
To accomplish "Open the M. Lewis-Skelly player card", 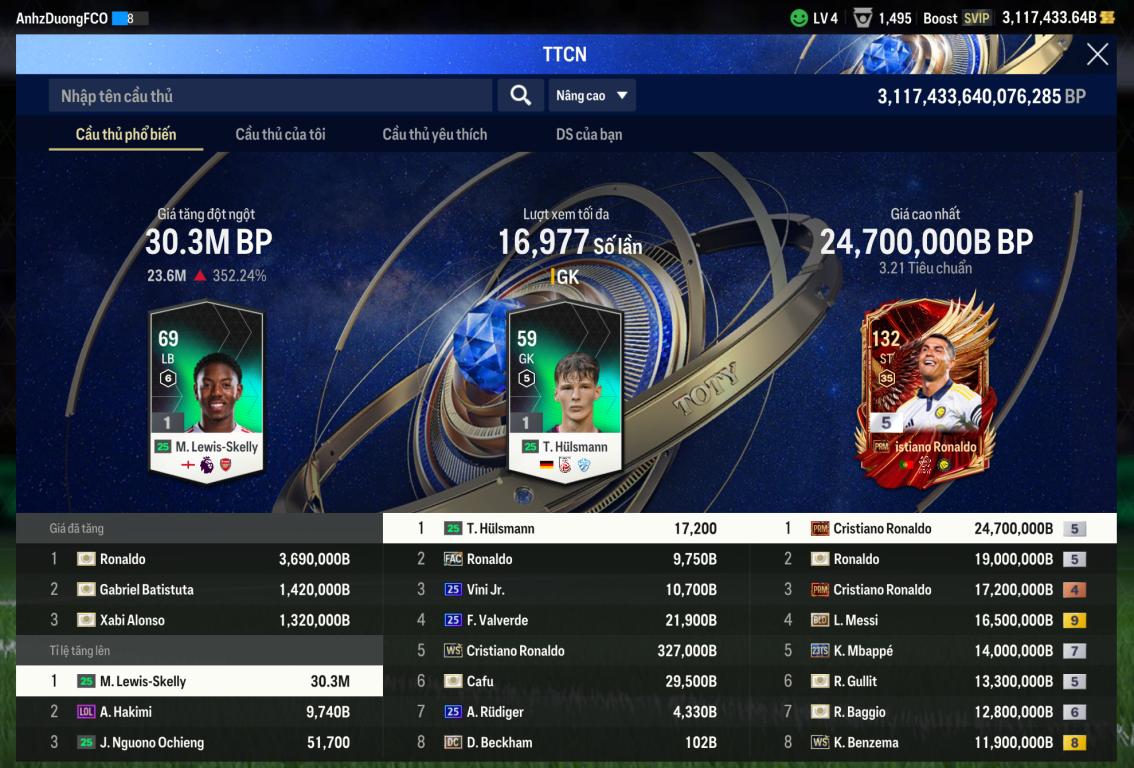I will pyautogui.click(x=207, y=388).
